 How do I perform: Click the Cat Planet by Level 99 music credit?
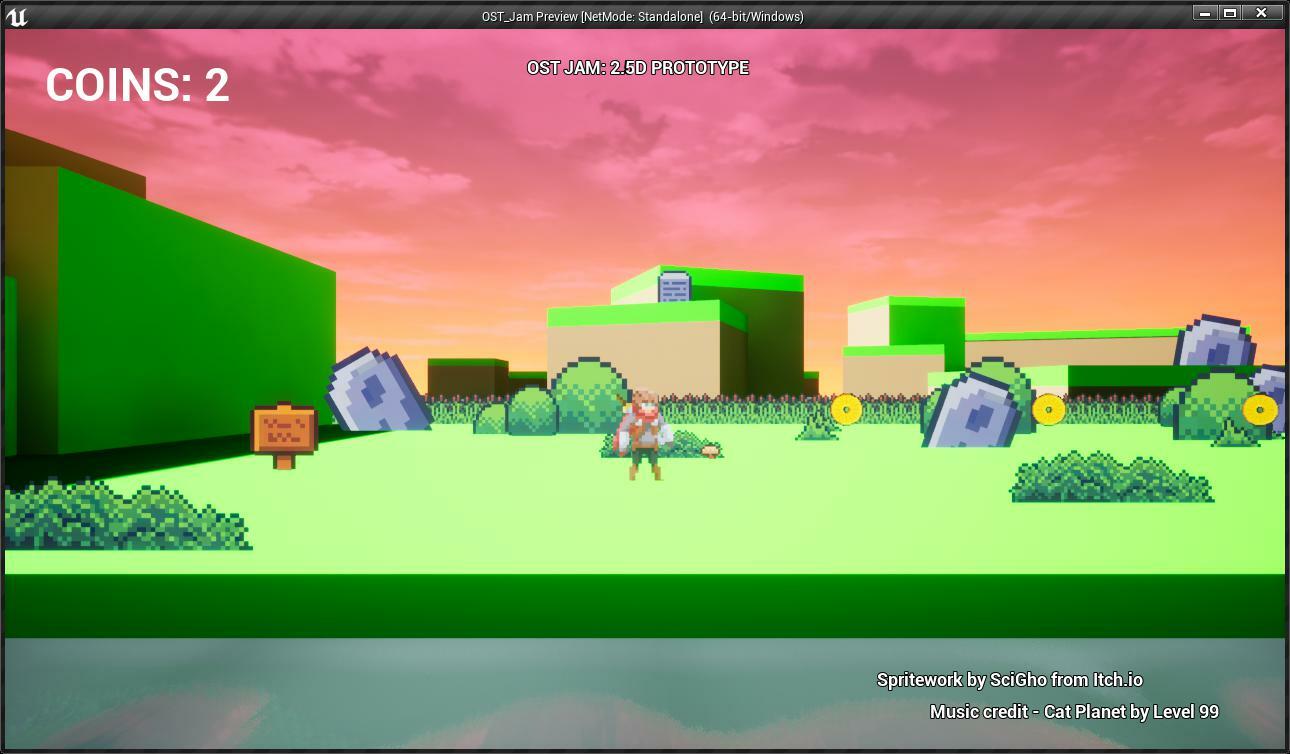[x=1072, y=711]
